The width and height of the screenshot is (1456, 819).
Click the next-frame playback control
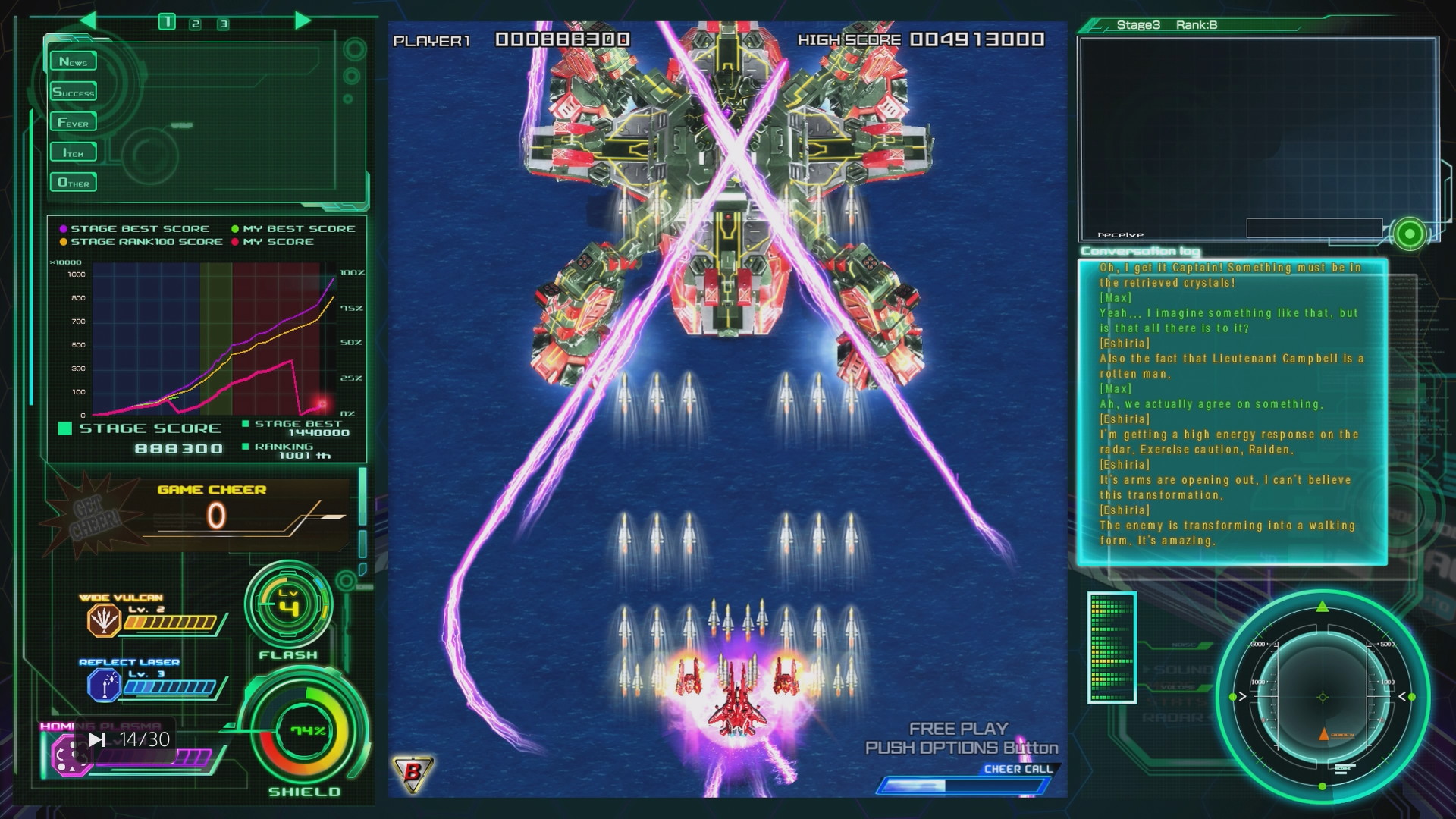pyautogui.click(x=97, y=739)
